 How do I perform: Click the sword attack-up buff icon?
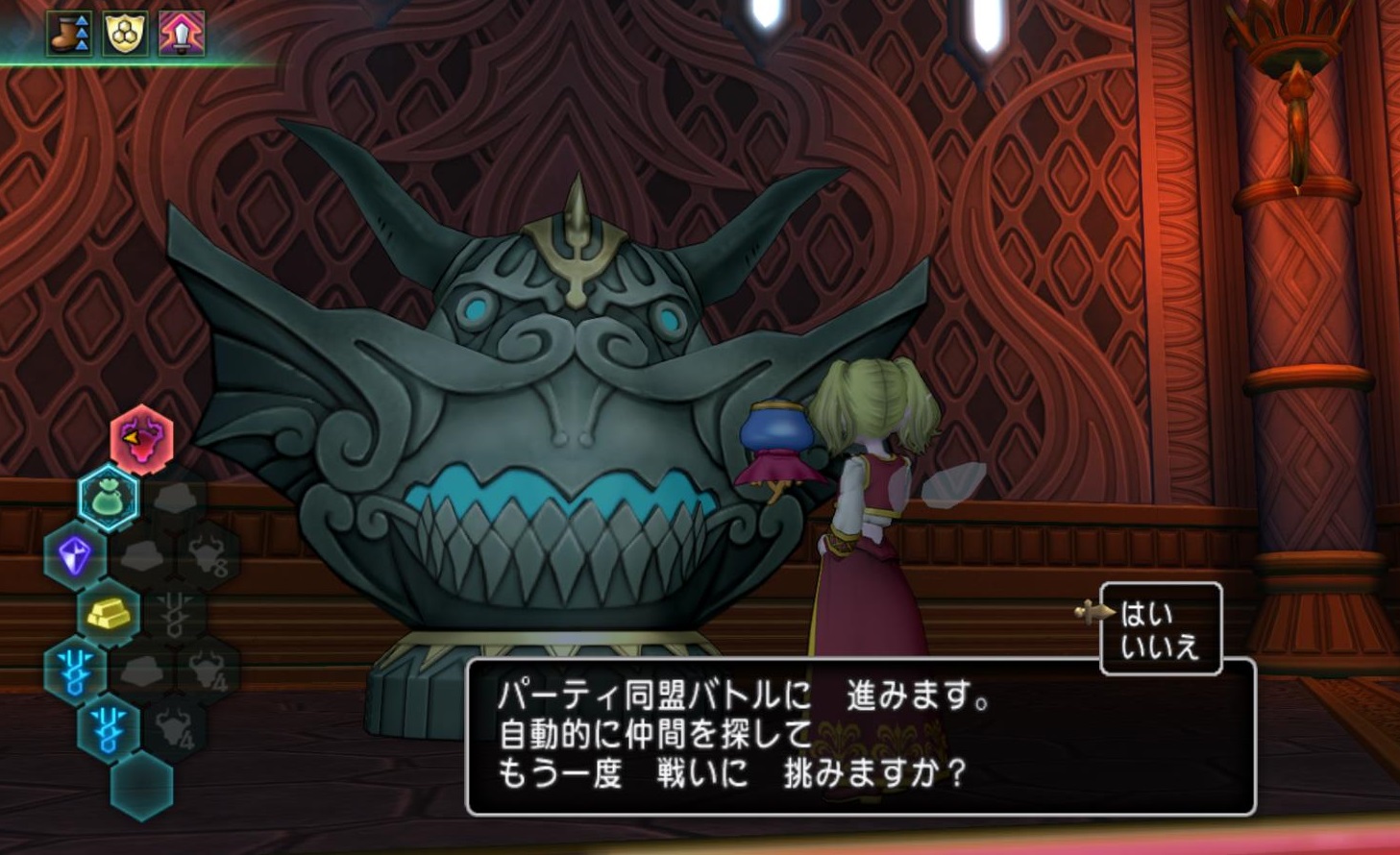182,35
